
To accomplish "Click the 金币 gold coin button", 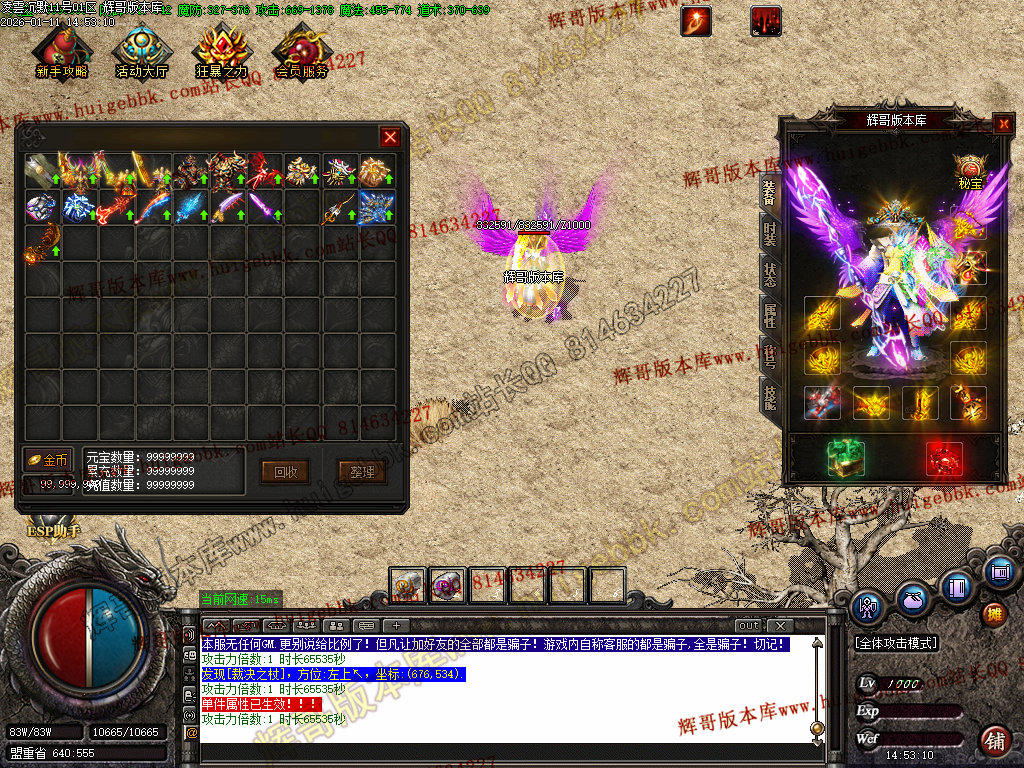I will [49, 460].
